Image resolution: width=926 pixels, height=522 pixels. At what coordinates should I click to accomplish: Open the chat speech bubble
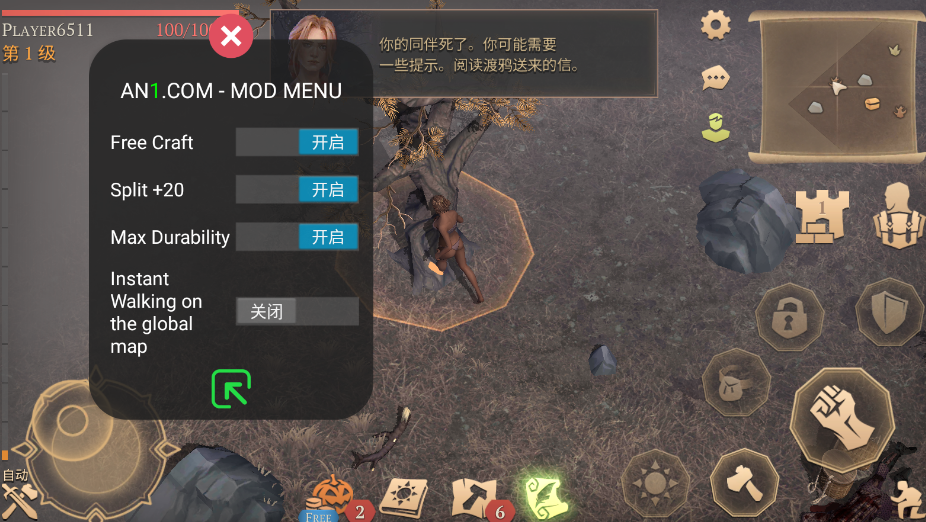click(715, 77)
